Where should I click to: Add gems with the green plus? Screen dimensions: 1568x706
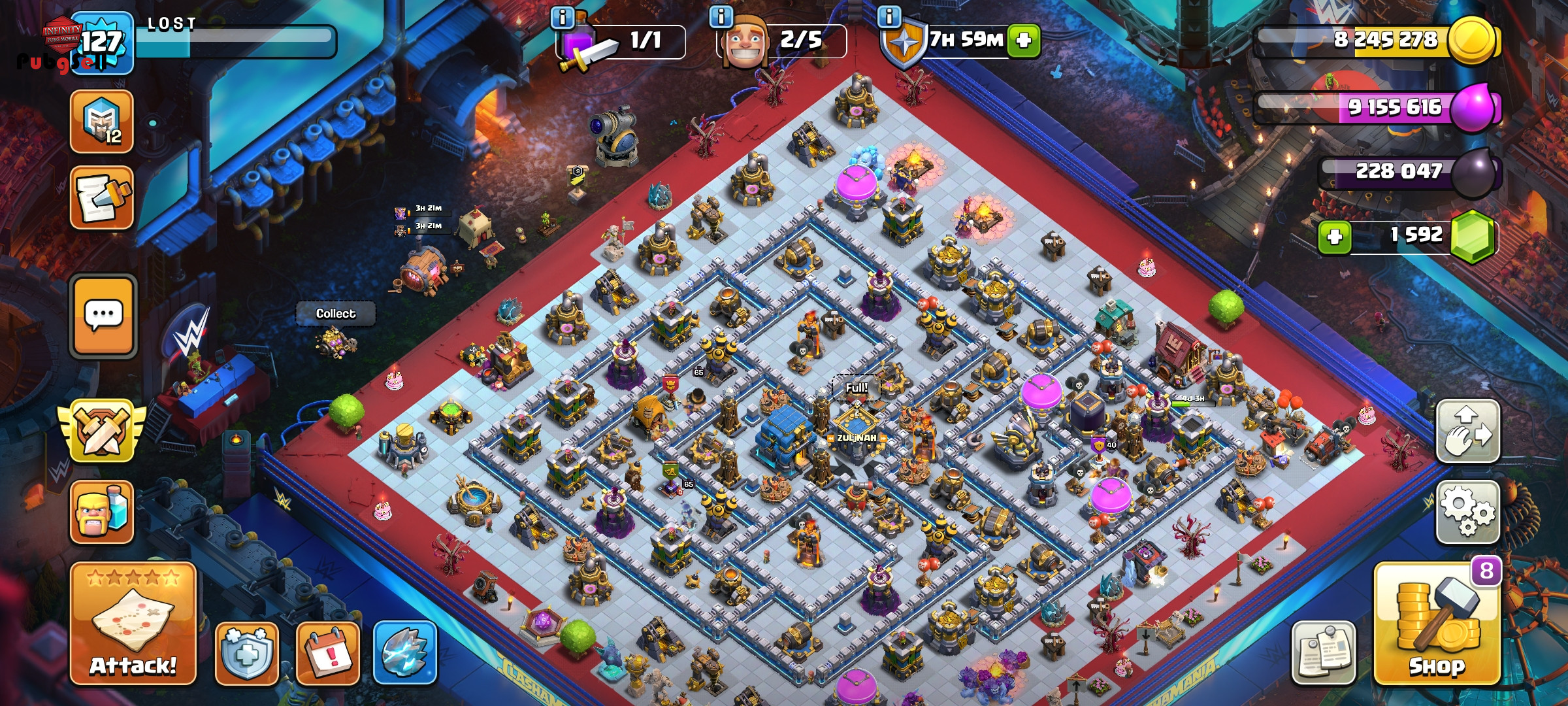pyautogui.click(x=1334, y=236)
